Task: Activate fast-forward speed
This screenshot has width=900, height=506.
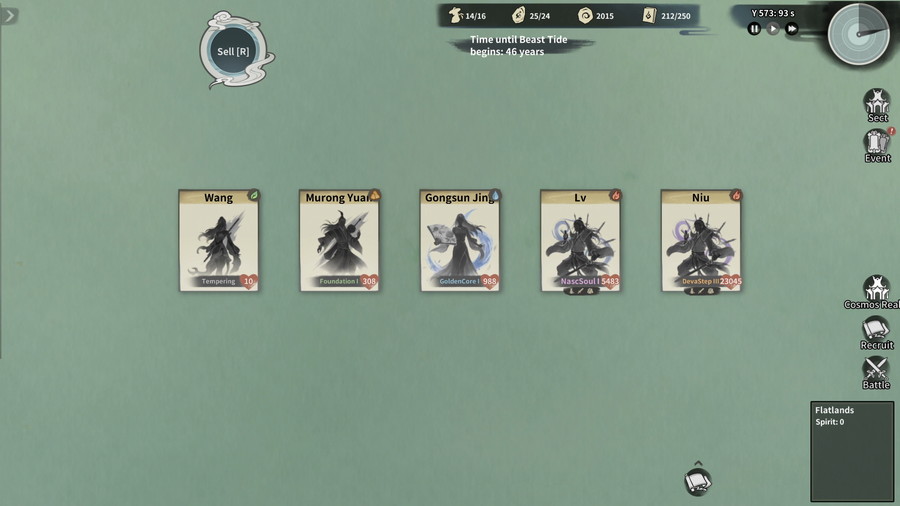Action: coord(792,29)
